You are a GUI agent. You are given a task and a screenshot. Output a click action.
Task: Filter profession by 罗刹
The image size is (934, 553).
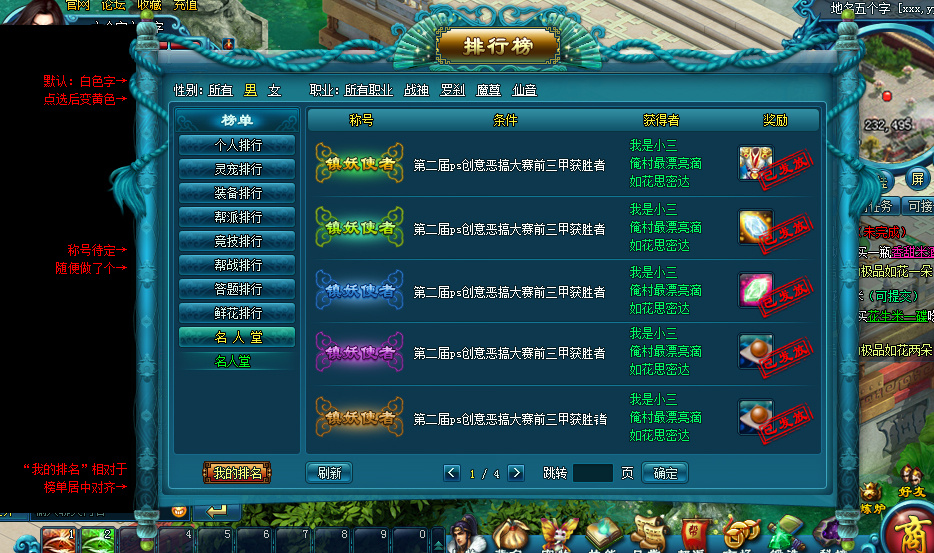tap(452, 90)
